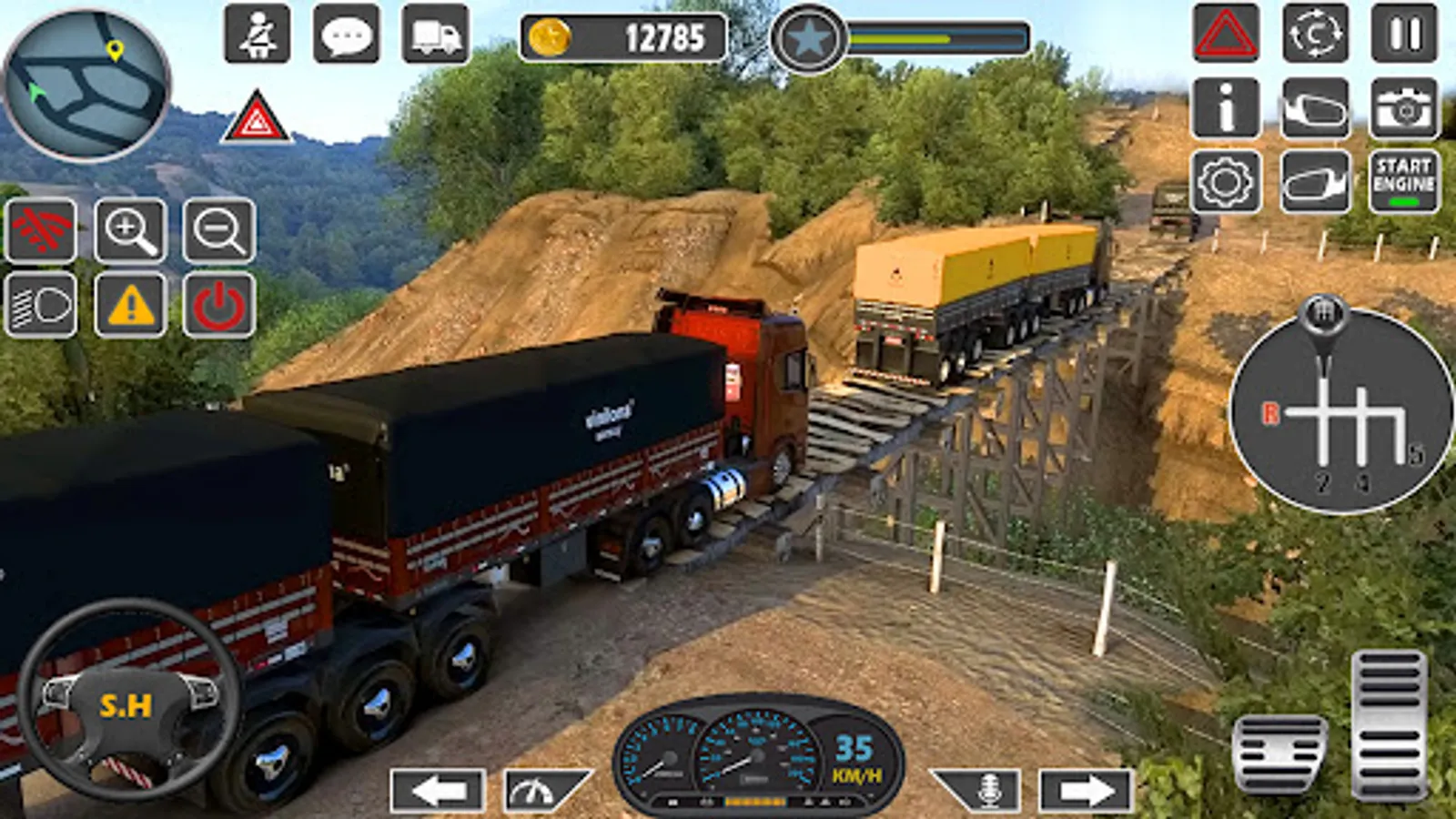Open the circular minimap
Image resolution: width=1456 pixels, height=819 pixels.
coord(87,85)
